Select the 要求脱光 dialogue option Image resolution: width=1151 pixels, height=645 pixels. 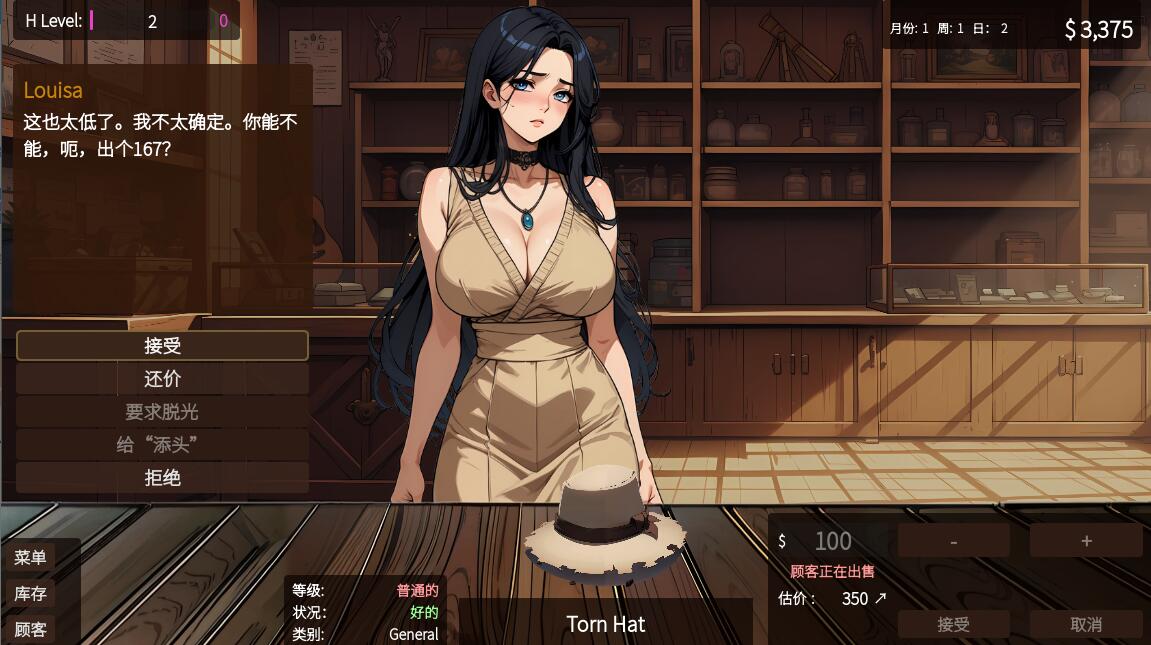162,412
